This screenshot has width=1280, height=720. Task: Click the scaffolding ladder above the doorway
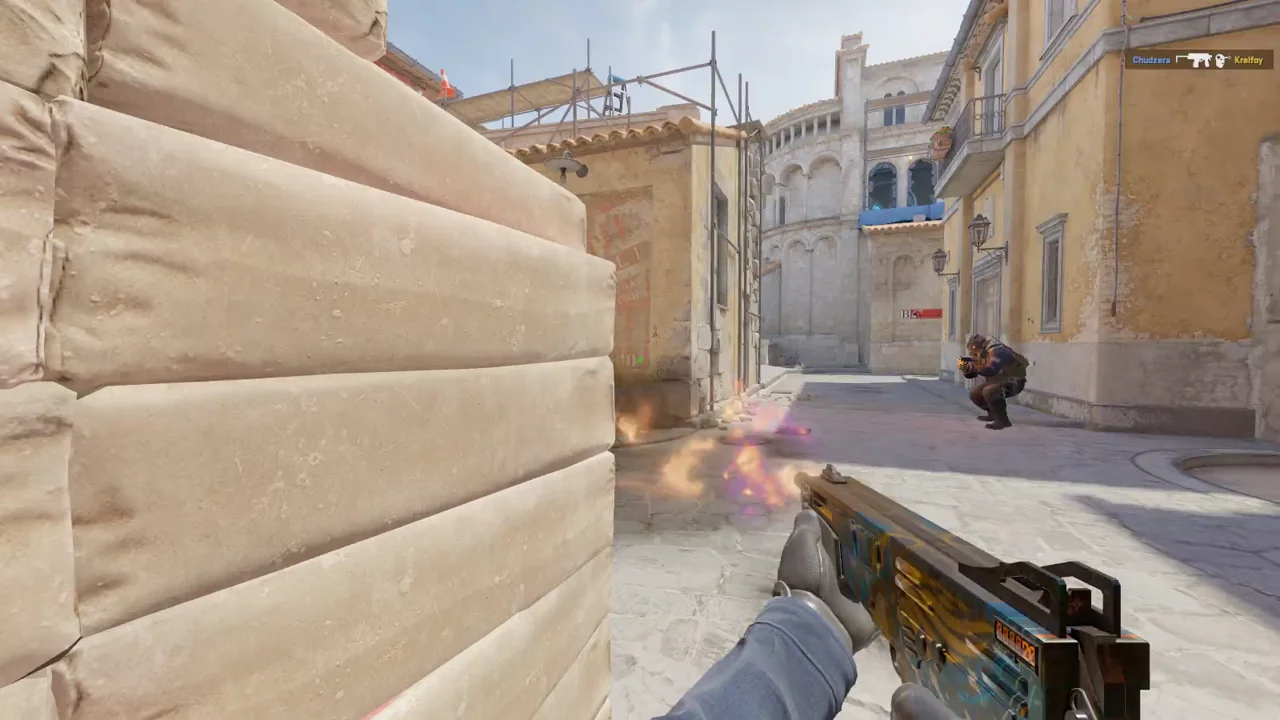[x=616, y=99]
